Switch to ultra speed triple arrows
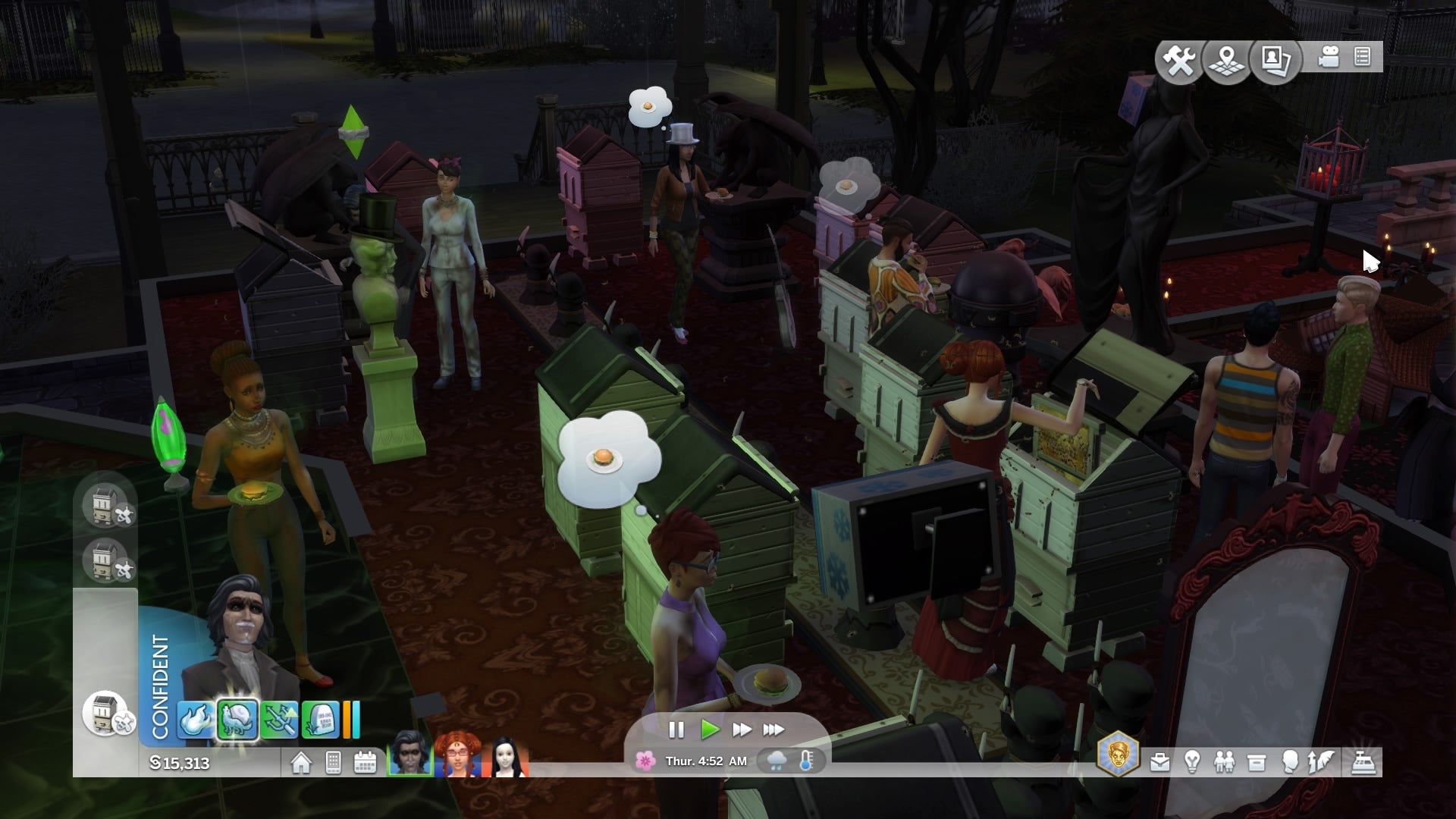 point(773,730)
